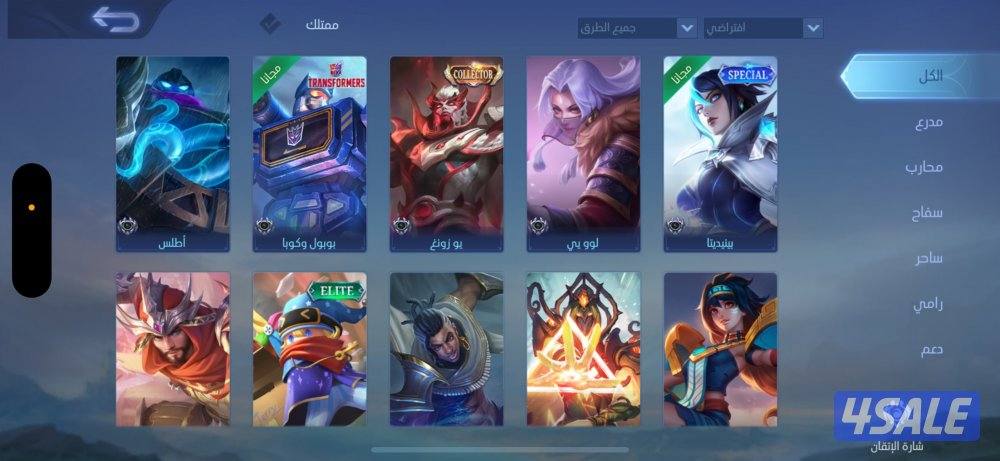Image resolution: width=1000 pixels, height=461 pixels.
Task: Open the افتراضي sort dropdown
Action: (763, 28)
